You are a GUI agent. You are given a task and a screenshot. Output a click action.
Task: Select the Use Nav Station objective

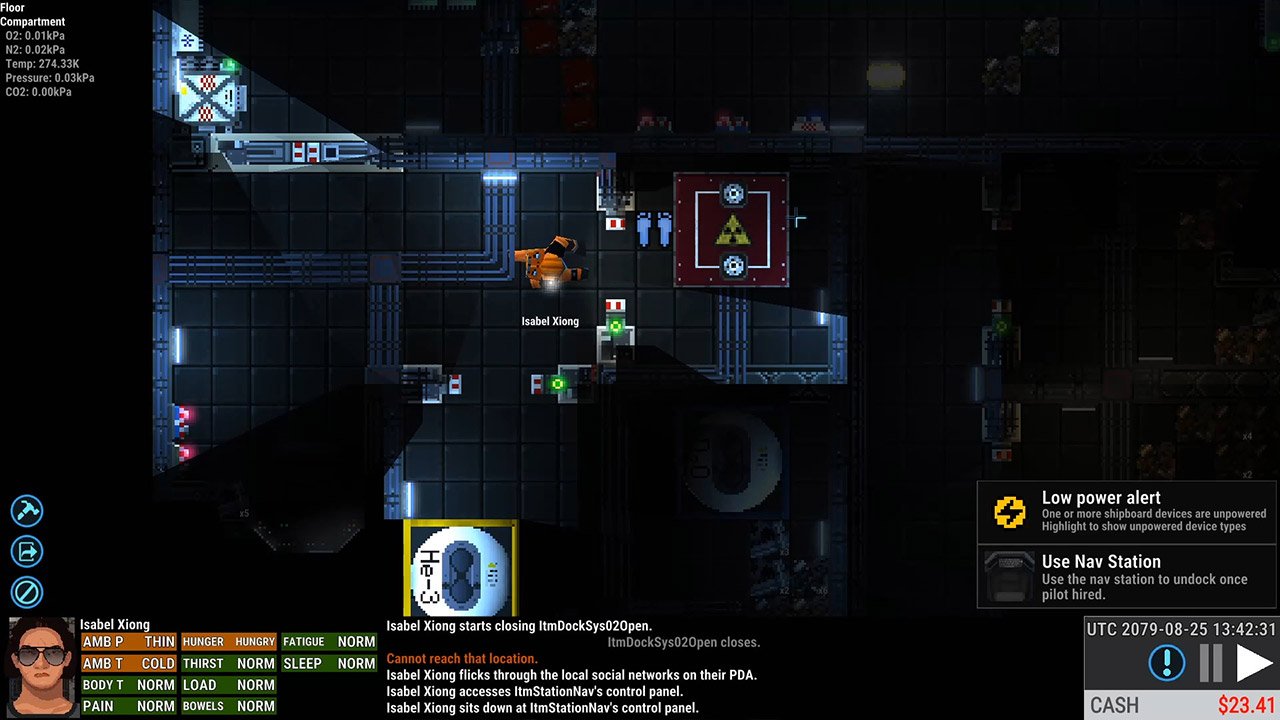tap(1127, 577)
